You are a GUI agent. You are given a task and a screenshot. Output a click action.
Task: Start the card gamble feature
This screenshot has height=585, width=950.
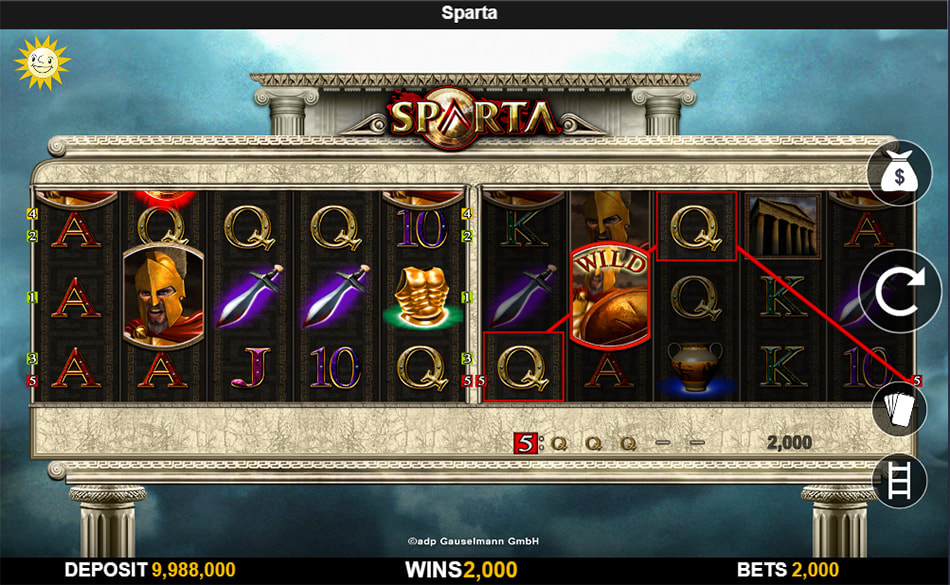[x=899, y=408]
